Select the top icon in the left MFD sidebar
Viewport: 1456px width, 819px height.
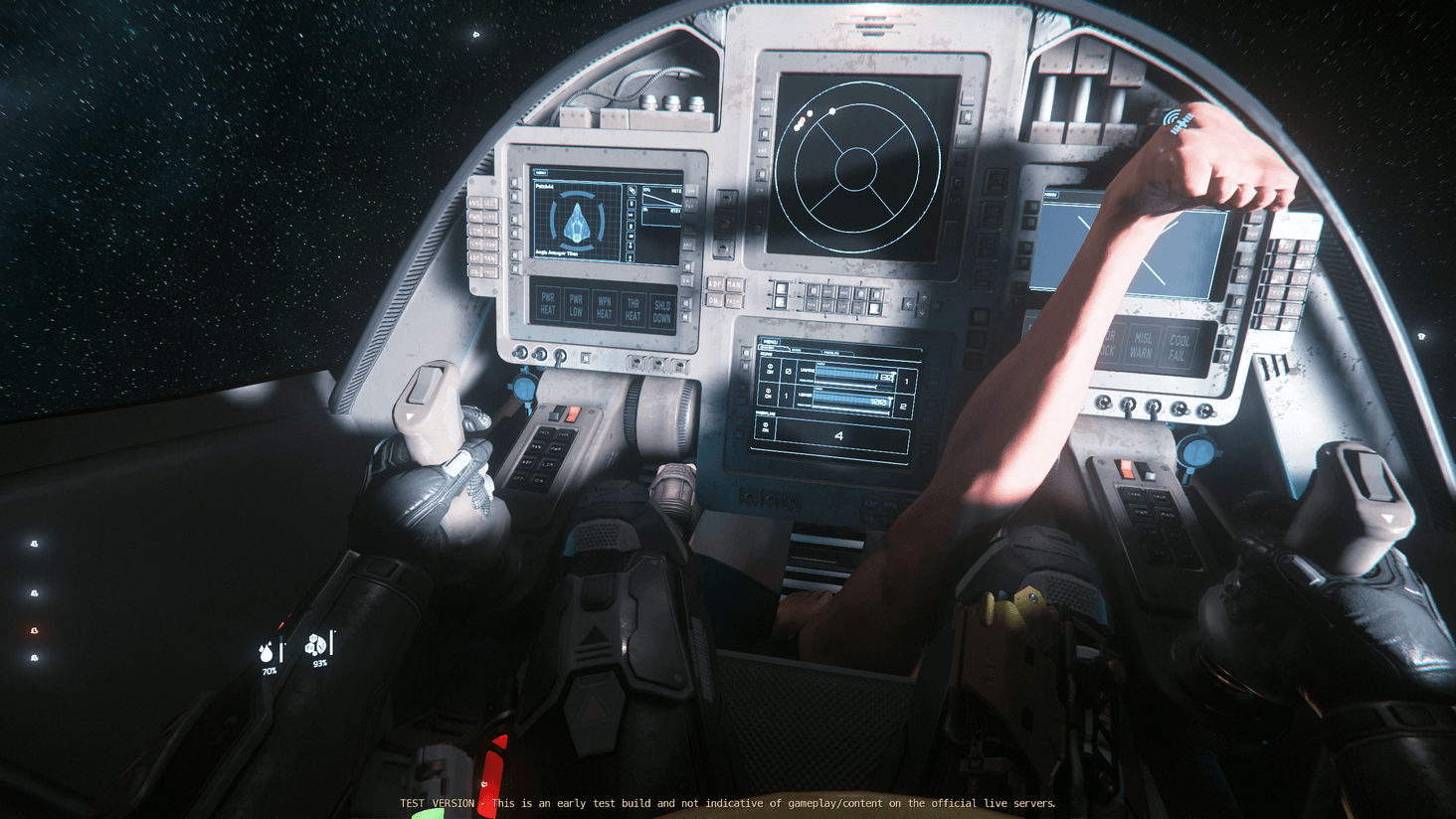click(633, 189)
